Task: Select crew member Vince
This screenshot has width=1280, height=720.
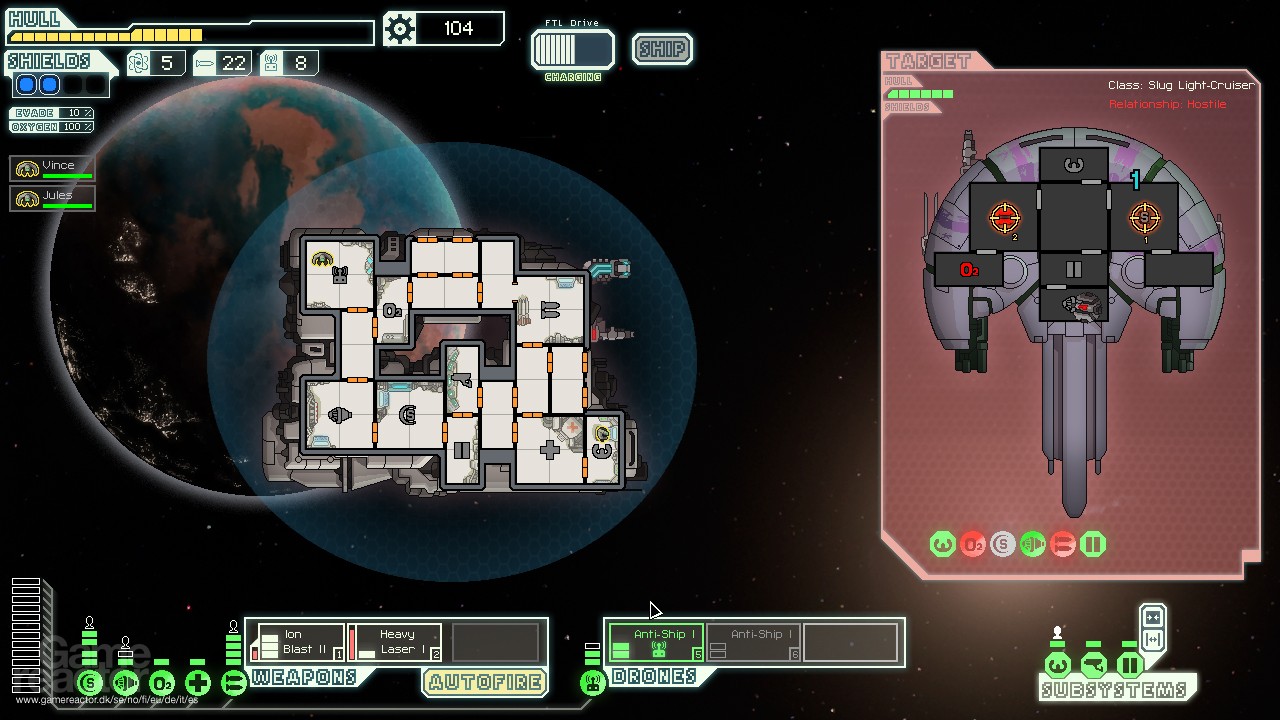Action: click(52, 167)
